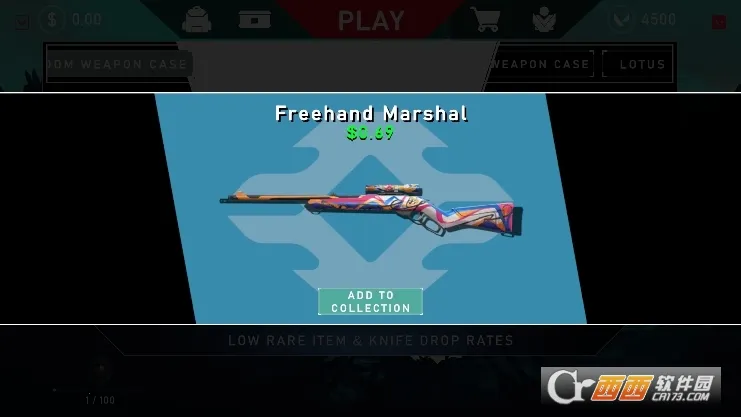Viewport: 741px width, 417px height.
Task: Open the shopping cart store
Action: coord(485,19)
